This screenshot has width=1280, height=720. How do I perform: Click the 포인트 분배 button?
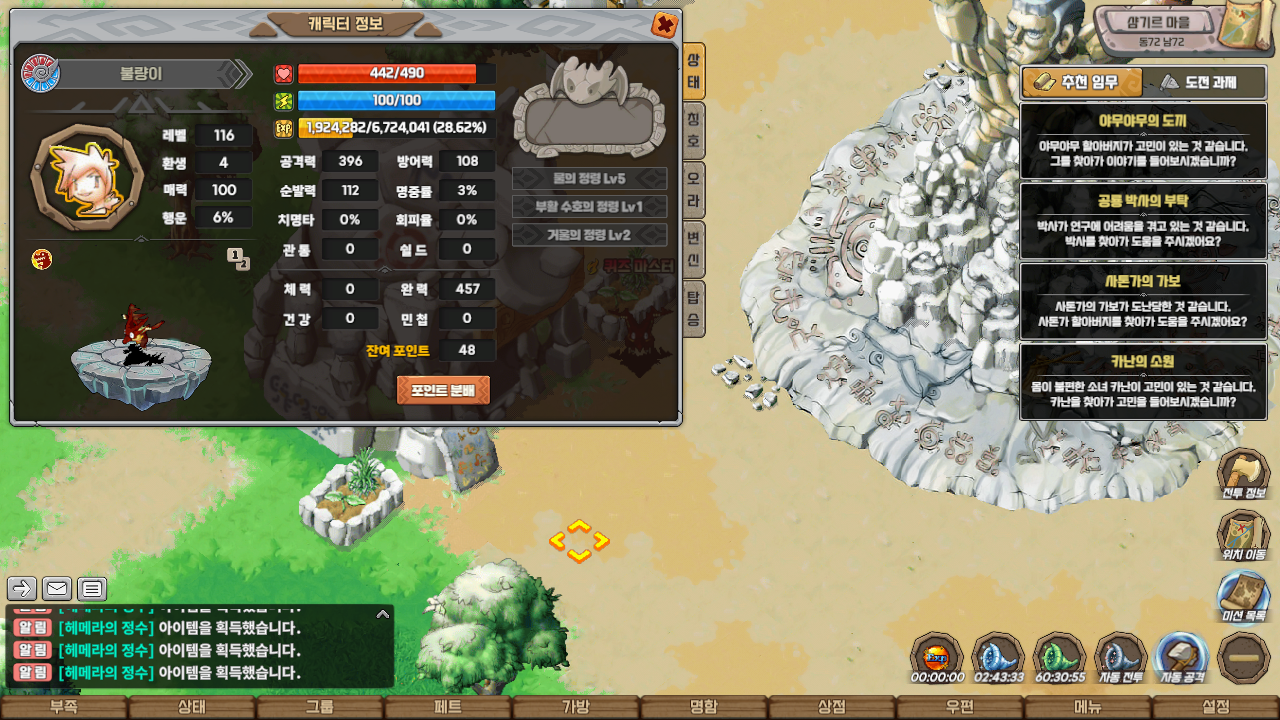pyautogui.click(x=443, y=390)
